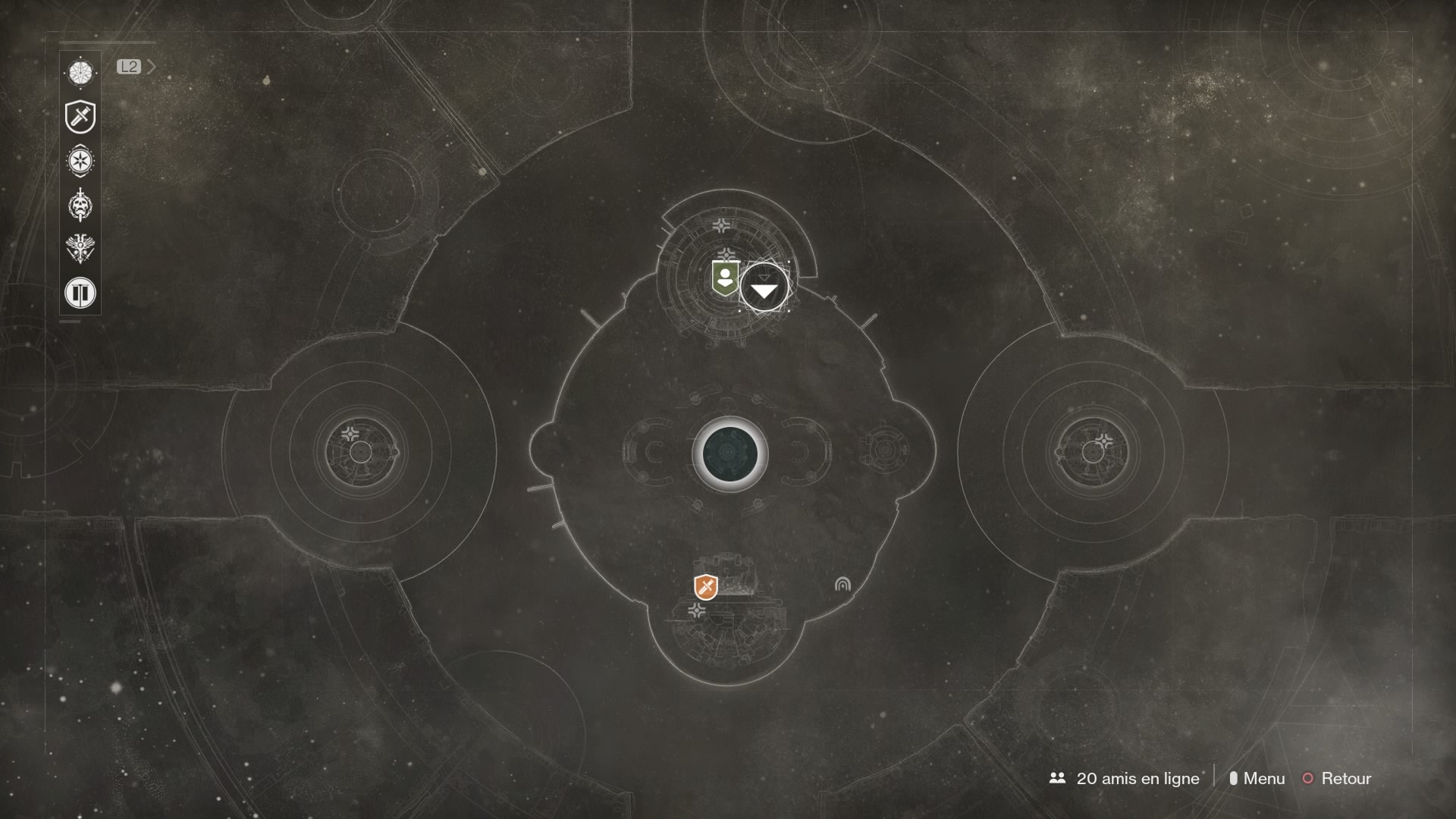Open the friends online roster
Screen dimensions: 1456x819
[1125, 778]
